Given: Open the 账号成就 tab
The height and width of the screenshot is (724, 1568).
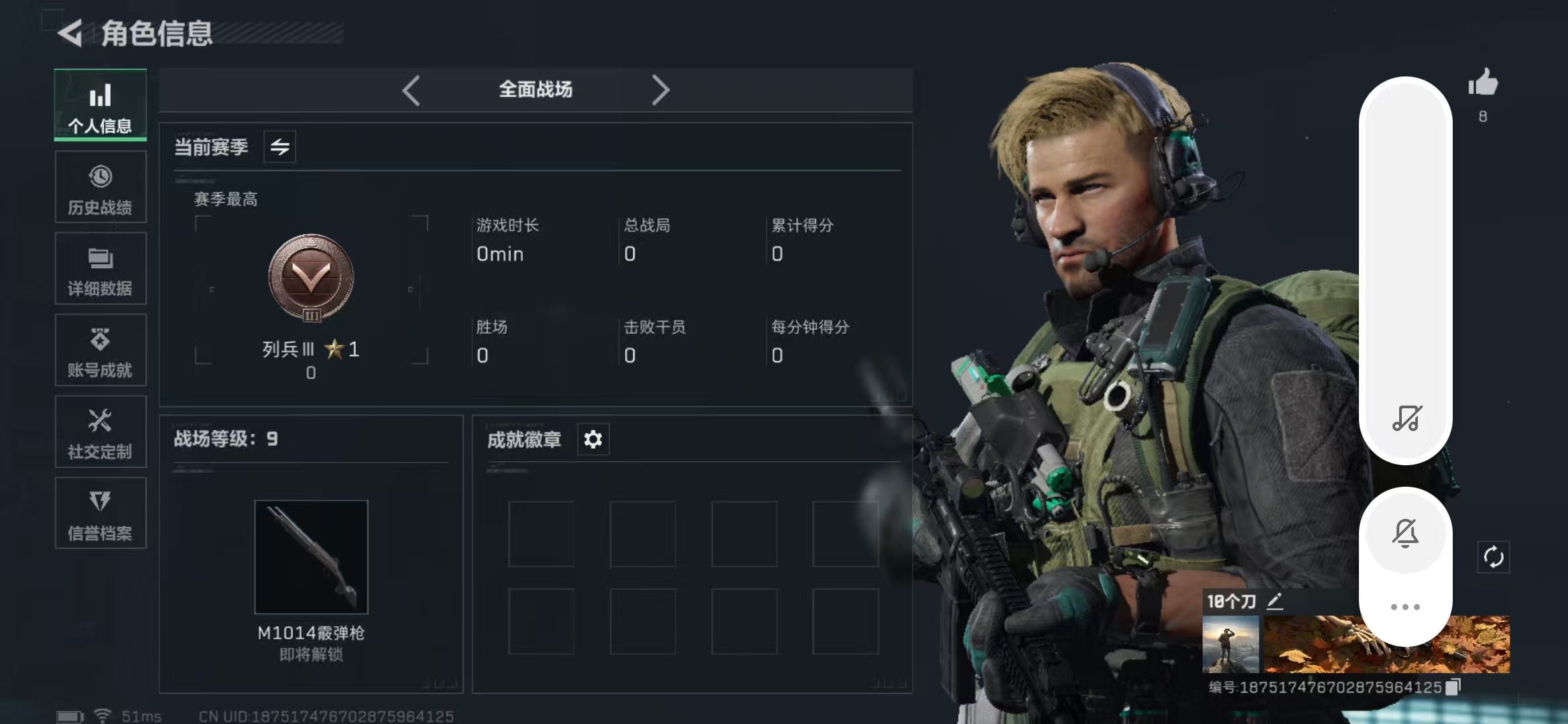Looking at the screenshot, I should coord(101,351).
